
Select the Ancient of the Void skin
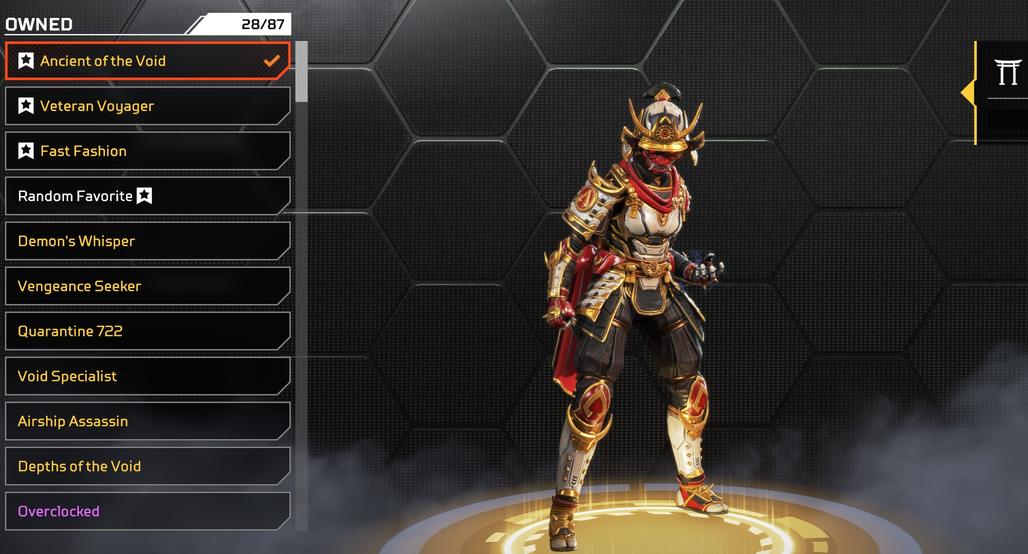(x=147, y=61)
